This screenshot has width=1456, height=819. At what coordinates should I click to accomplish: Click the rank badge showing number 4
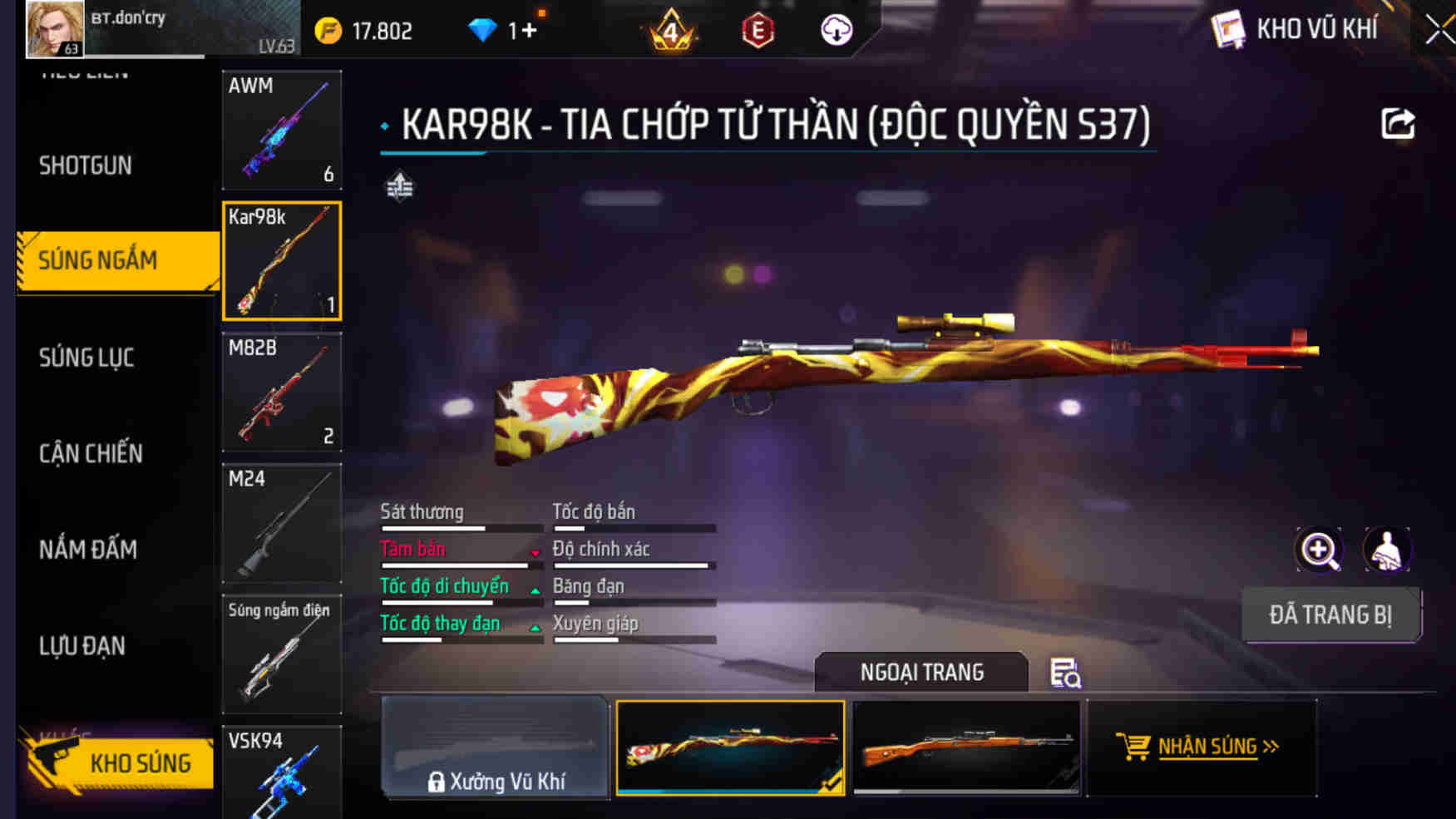pyautogui.click(x=669, y=29)
